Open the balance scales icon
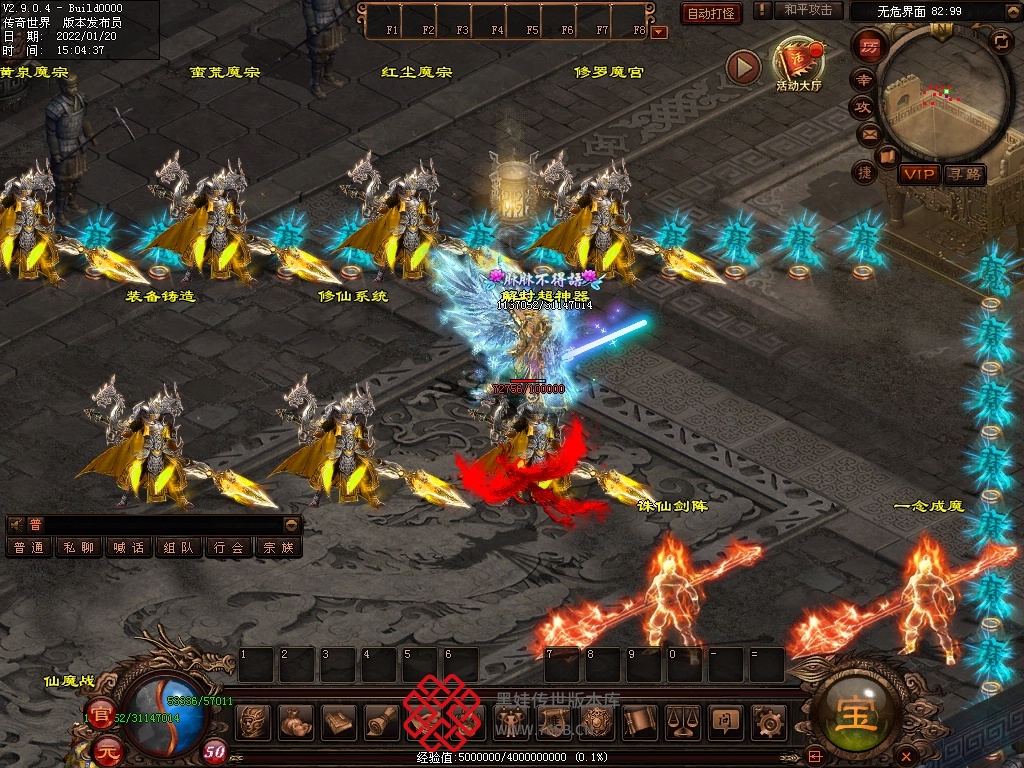This screenshot has height=768, width=1024. 682,721
